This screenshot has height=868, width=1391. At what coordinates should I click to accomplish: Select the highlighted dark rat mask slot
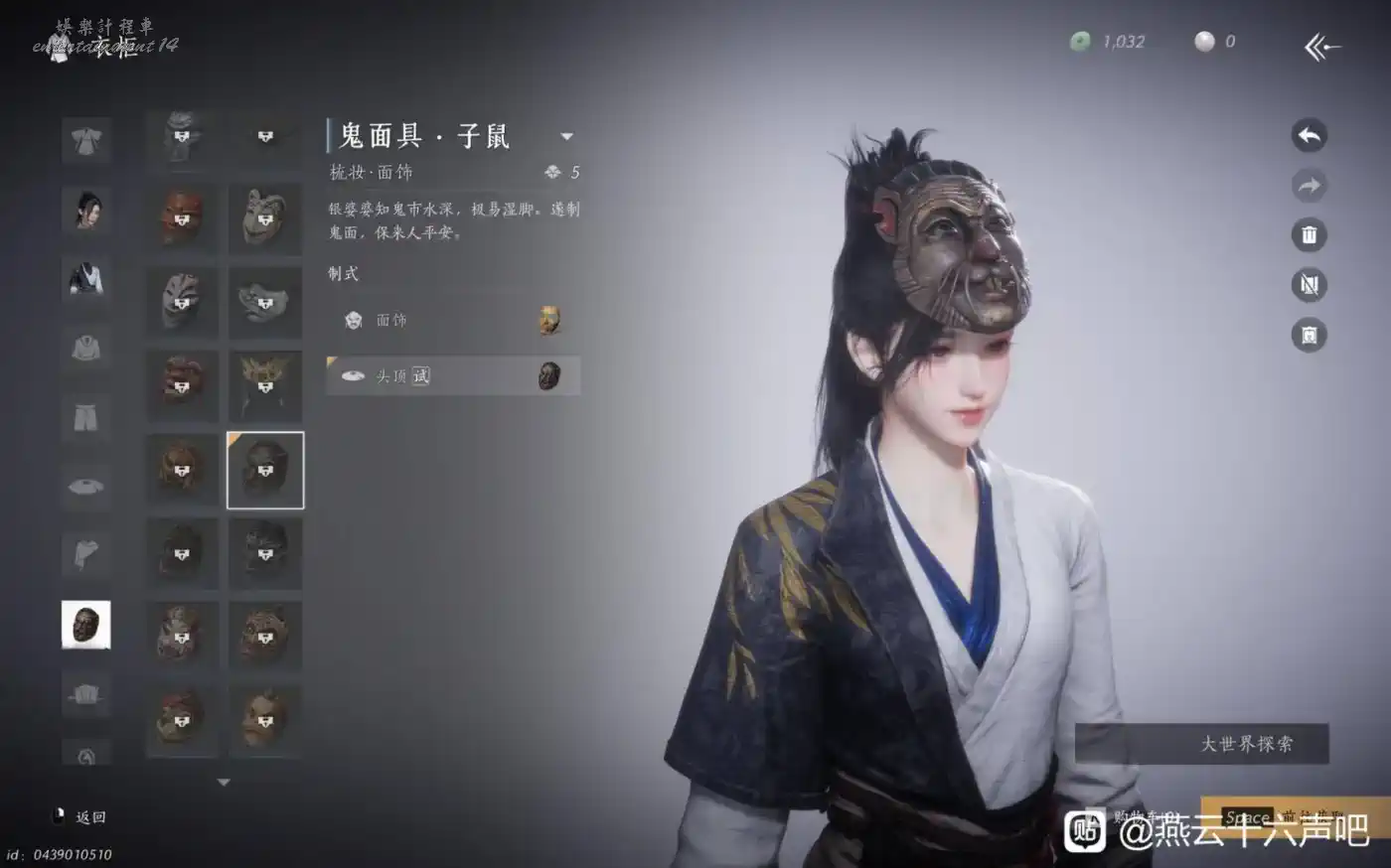265,470
